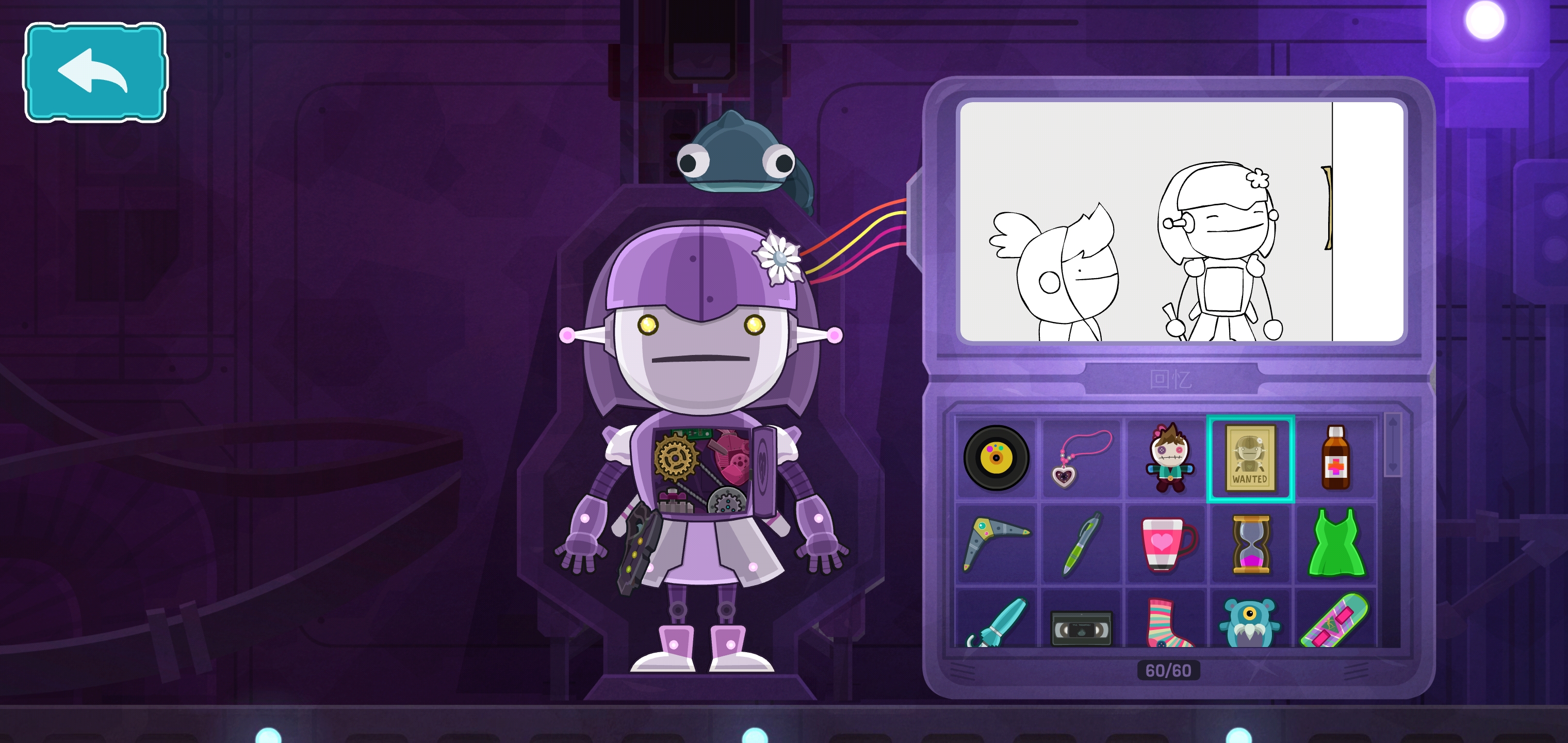The image size is (1568, 743).
Task: Pick the one-eyed teal monster plush
Action: pos(1250,622)
